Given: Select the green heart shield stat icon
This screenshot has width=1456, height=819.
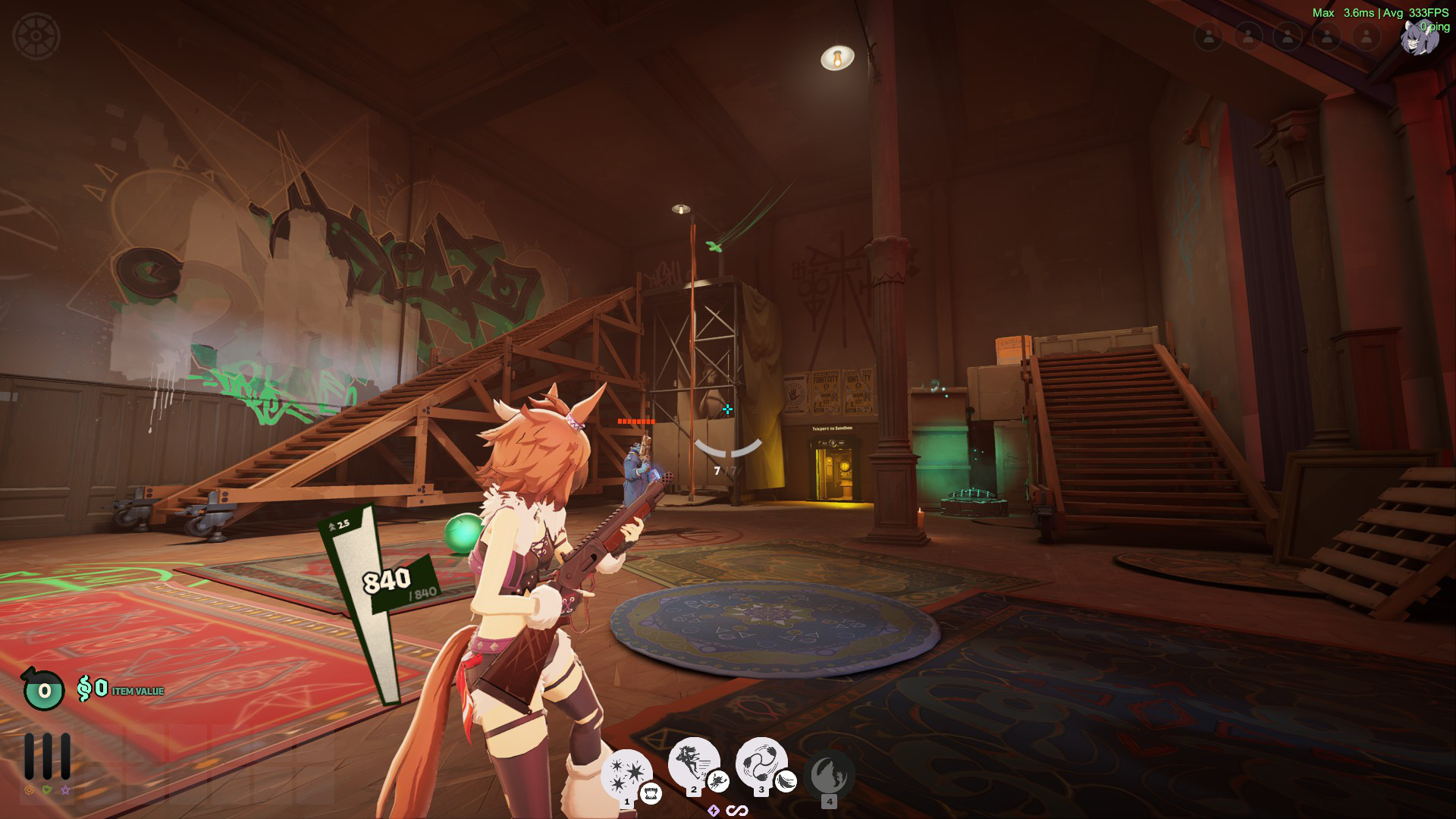Looking at the screenshot, I should (x=48, y=790).
